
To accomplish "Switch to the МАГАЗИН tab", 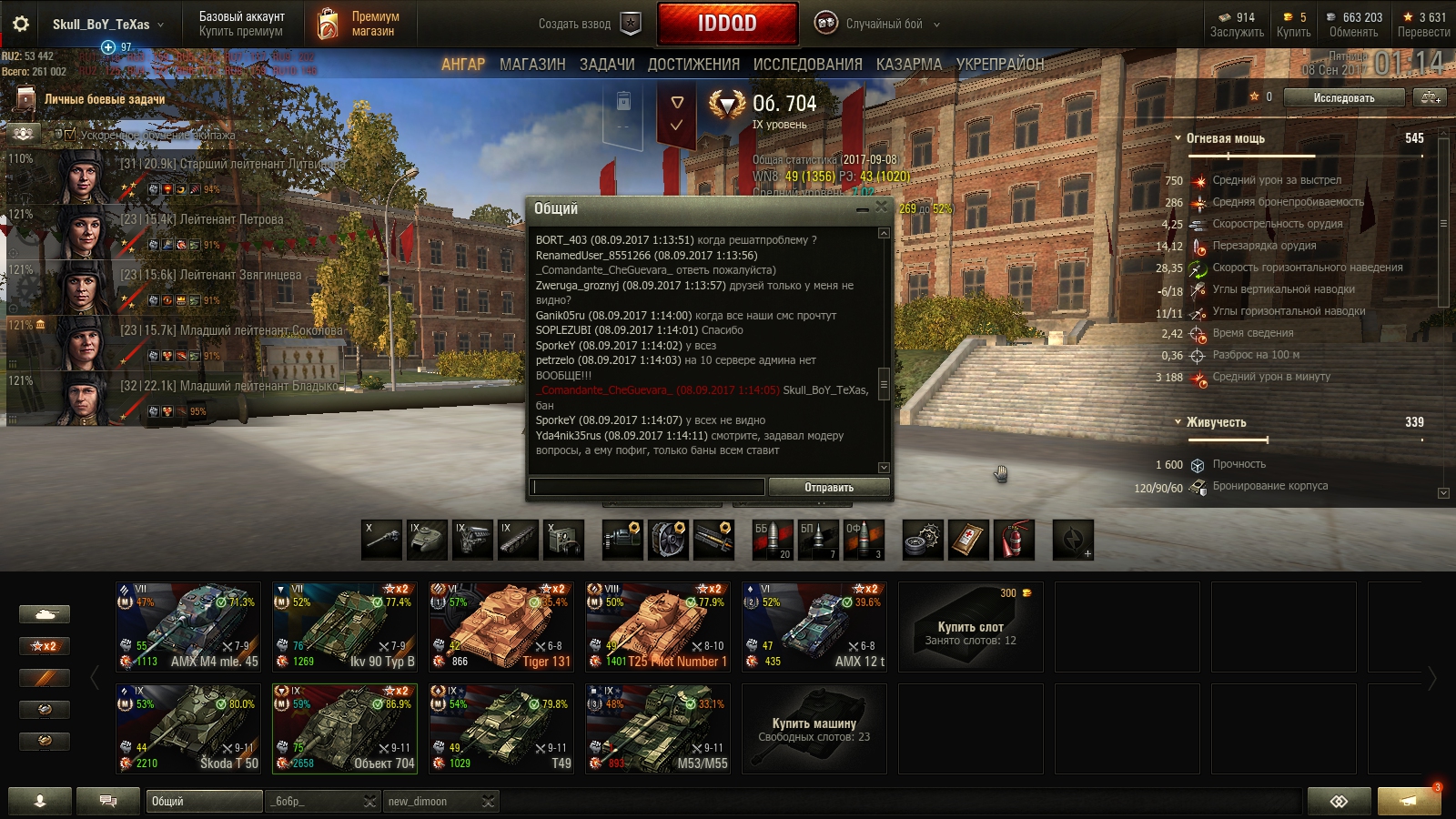I will 532,65.
